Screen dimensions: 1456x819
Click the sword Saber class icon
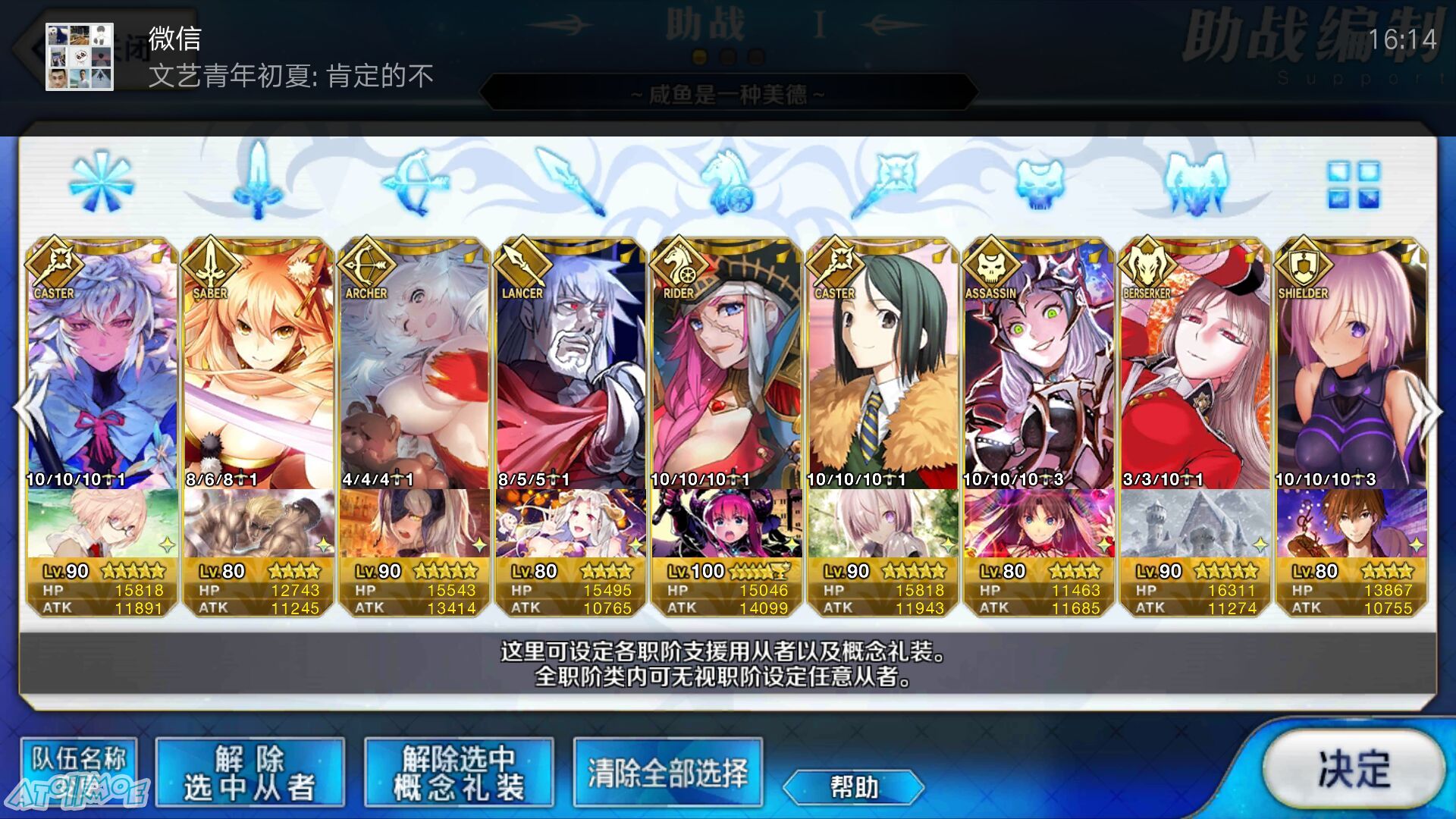pos(259,182)
